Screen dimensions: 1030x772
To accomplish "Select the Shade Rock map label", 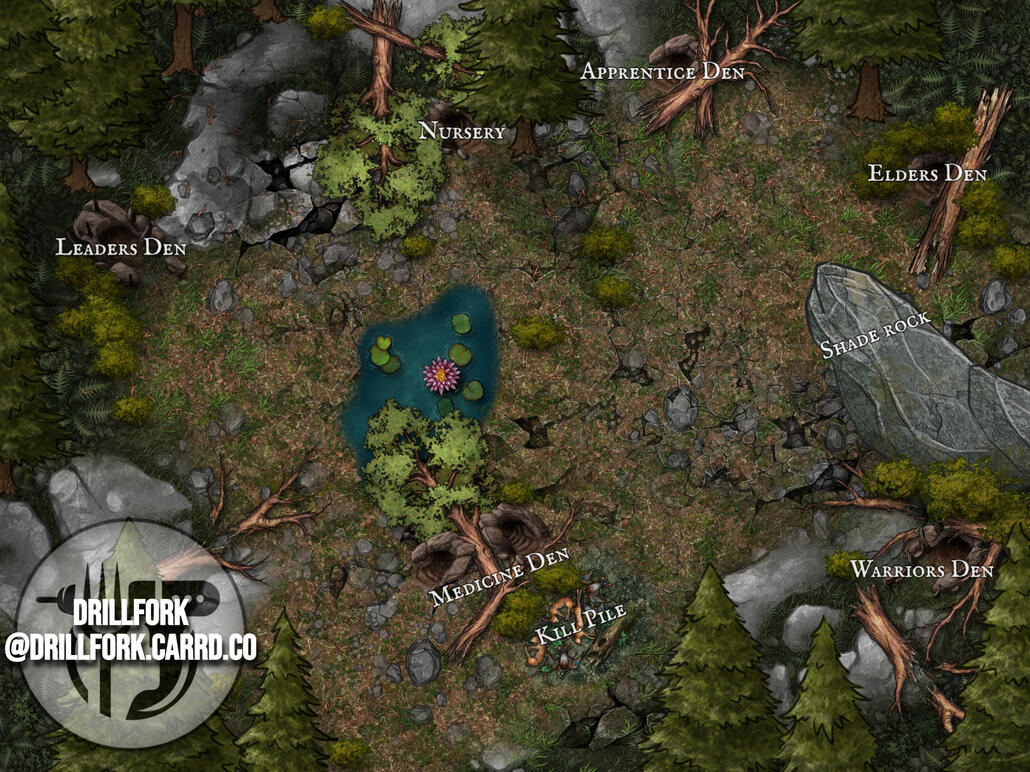I will point(875,335).
